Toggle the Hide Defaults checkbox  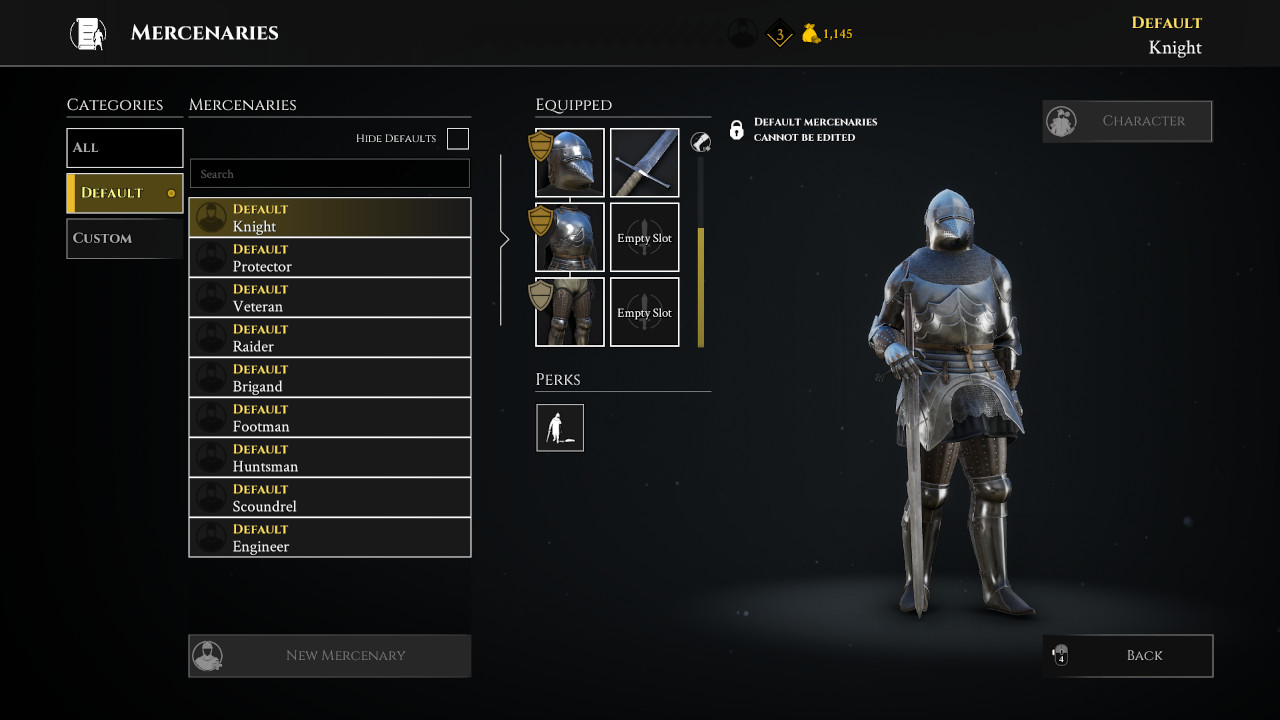point(458,139)
